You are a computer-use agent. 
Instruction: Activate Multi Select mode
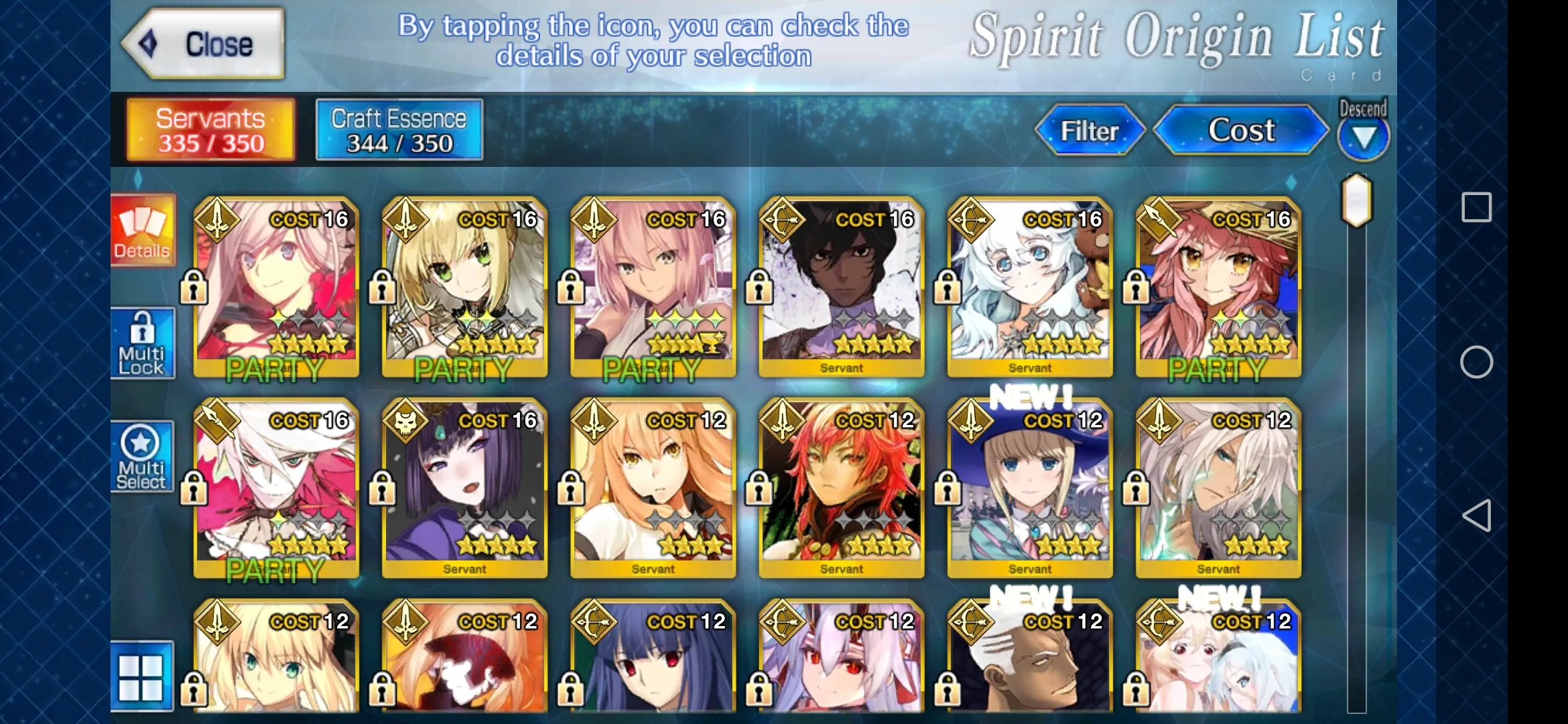(x=142, y=457)
